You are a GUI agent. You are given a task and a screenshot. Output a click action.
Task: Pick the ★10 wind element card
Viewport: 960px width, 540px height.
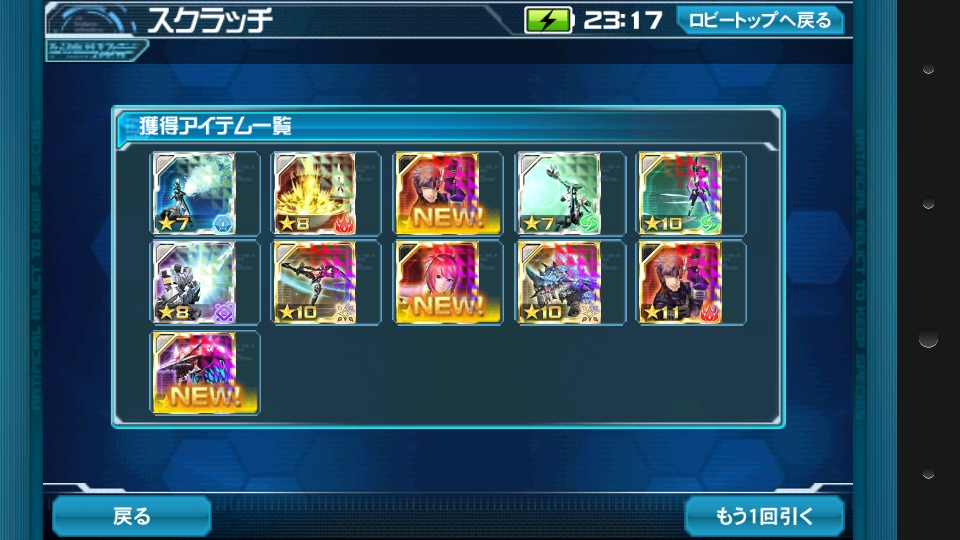pyautogui.click(x=680, y=193)
